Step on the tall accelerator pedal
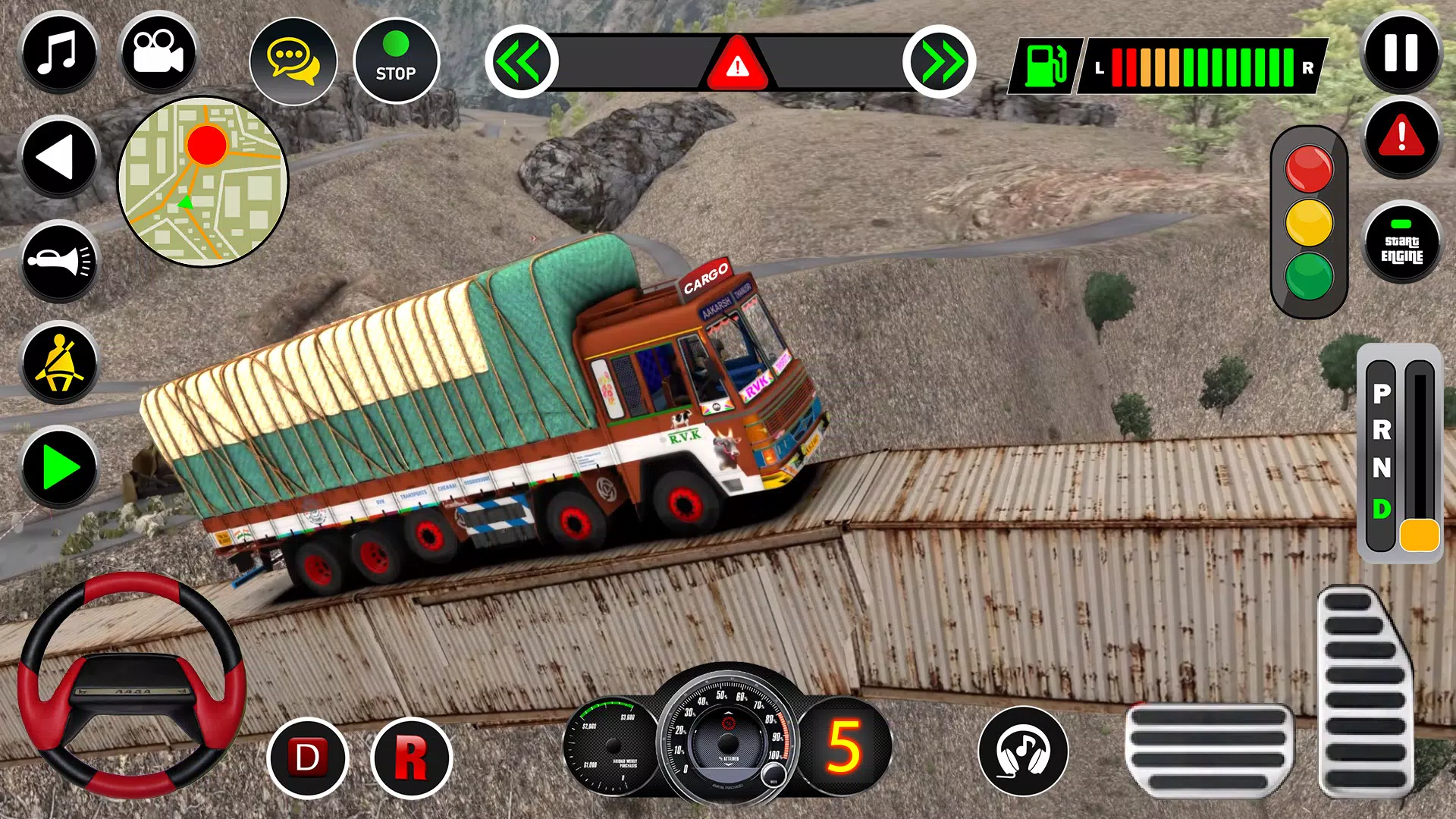 (x=1365, y=692)
